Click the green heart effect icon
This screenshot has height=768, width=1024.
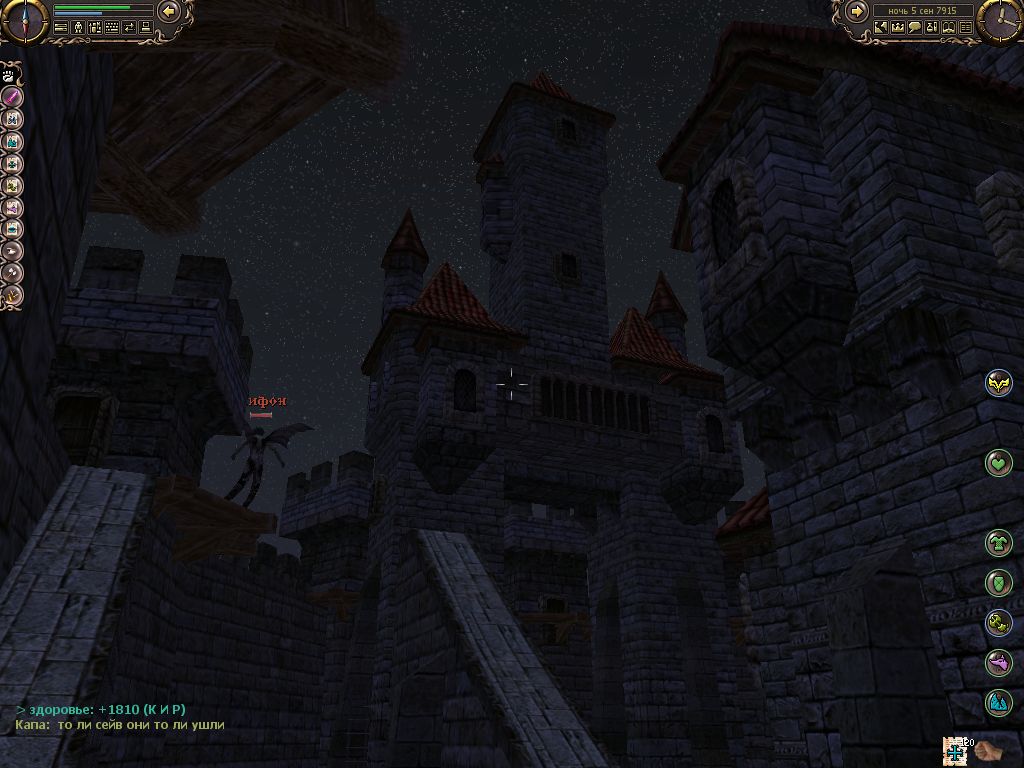pyautogui.click(x=998, y=462)
